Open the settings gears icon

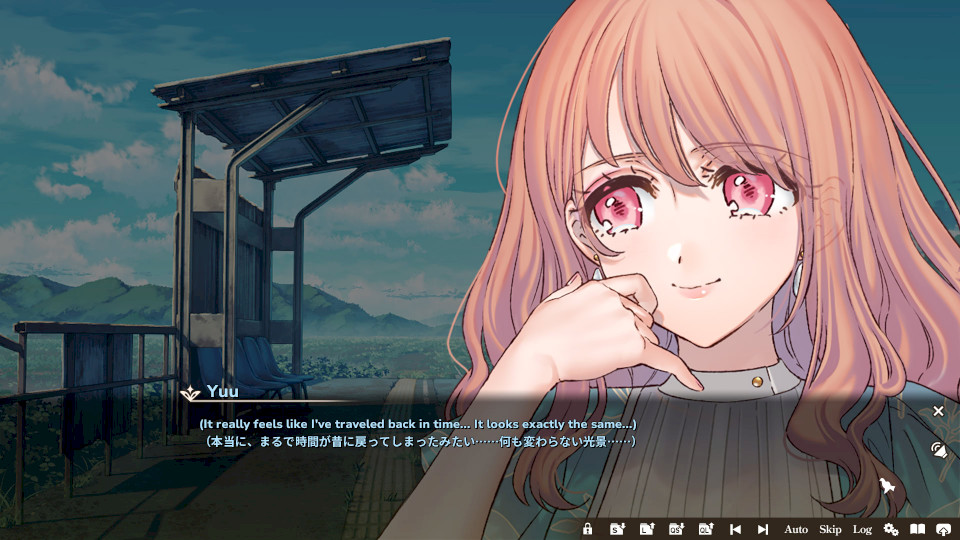pos(890,529)
